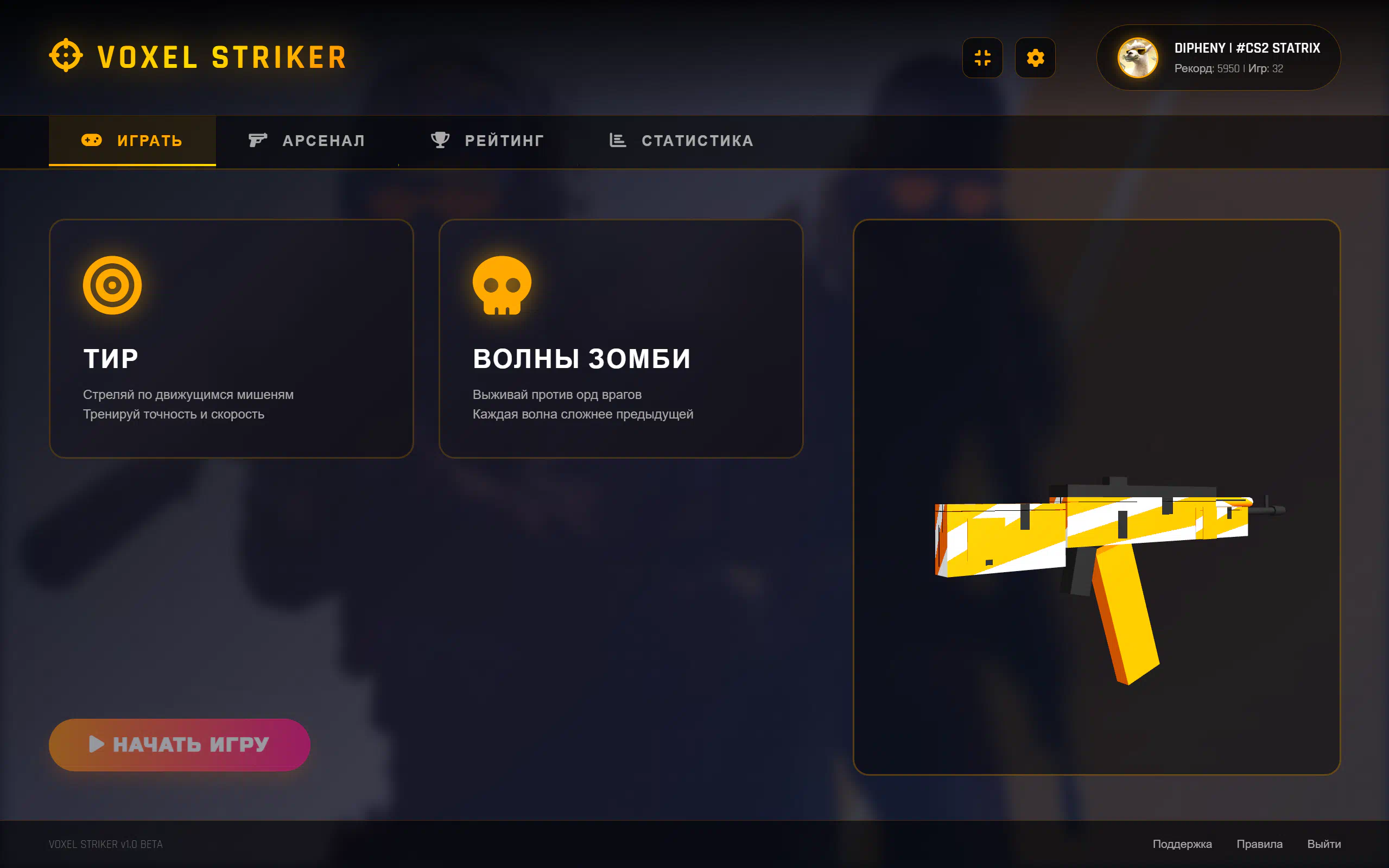Show the РЕЙТИНГ tab
The height and width of the screenshot is (868, 1389).
click(487, 141)
